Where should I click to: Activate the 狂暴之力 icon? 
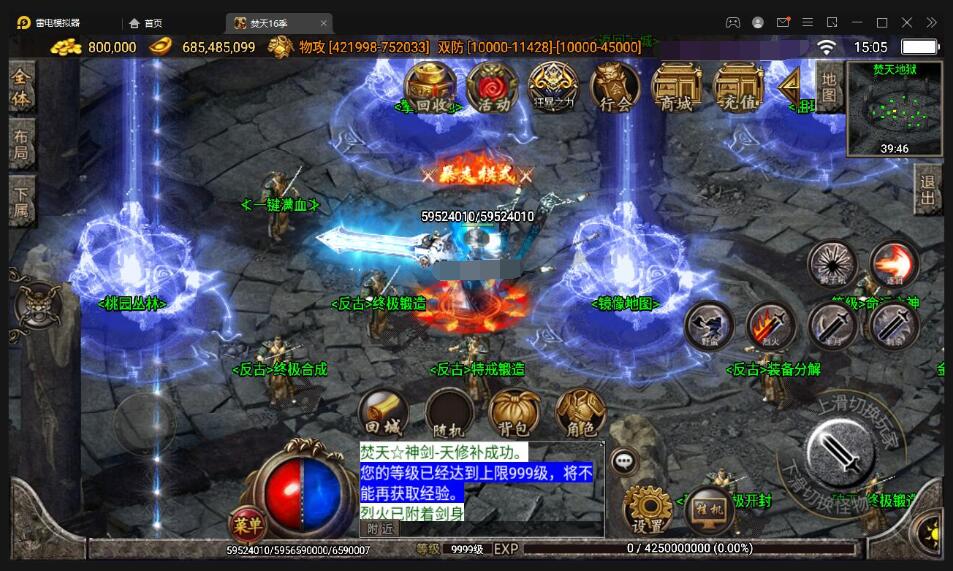click(x=553, y=87)
